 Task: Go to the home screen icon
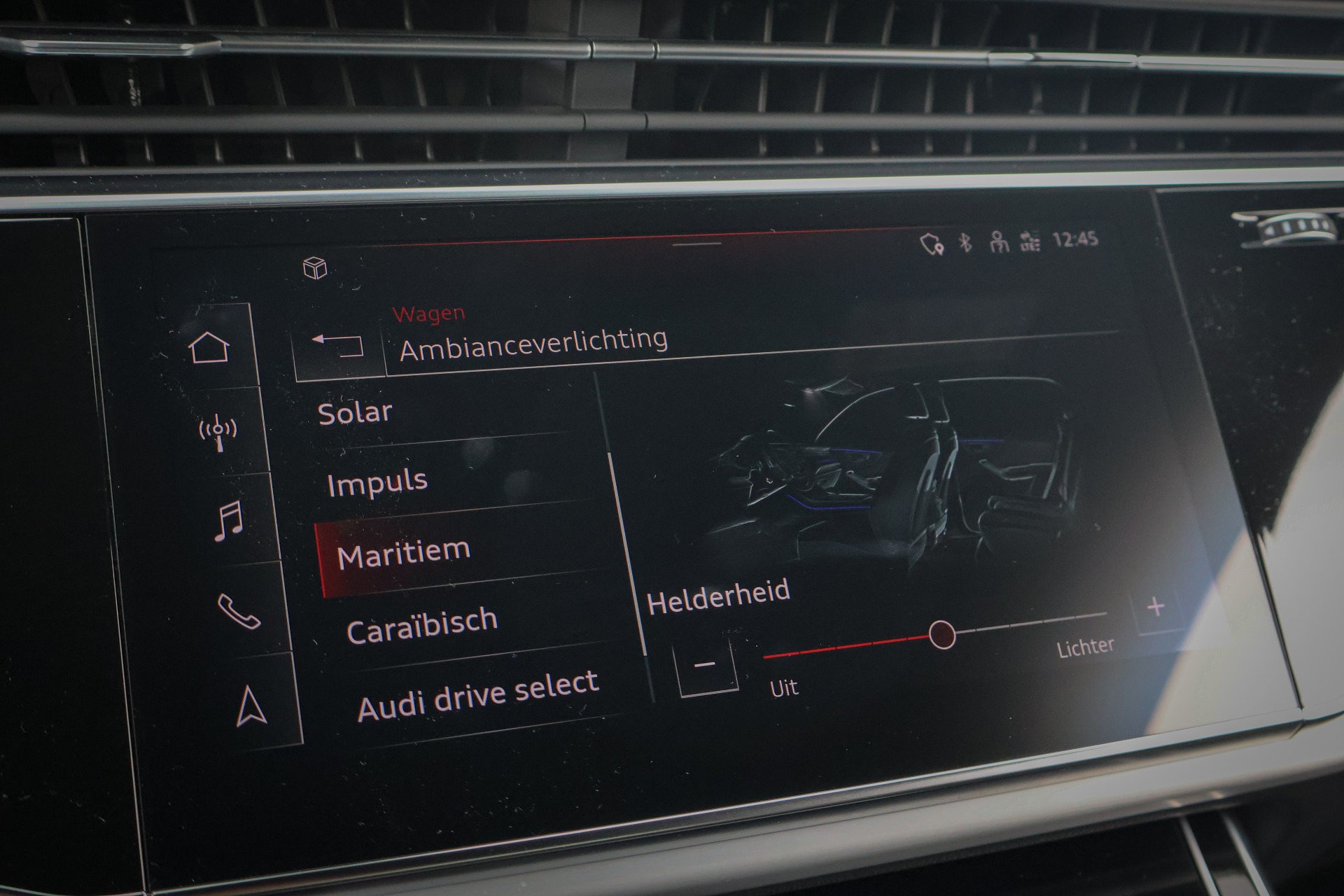click(x=209, y=348)
